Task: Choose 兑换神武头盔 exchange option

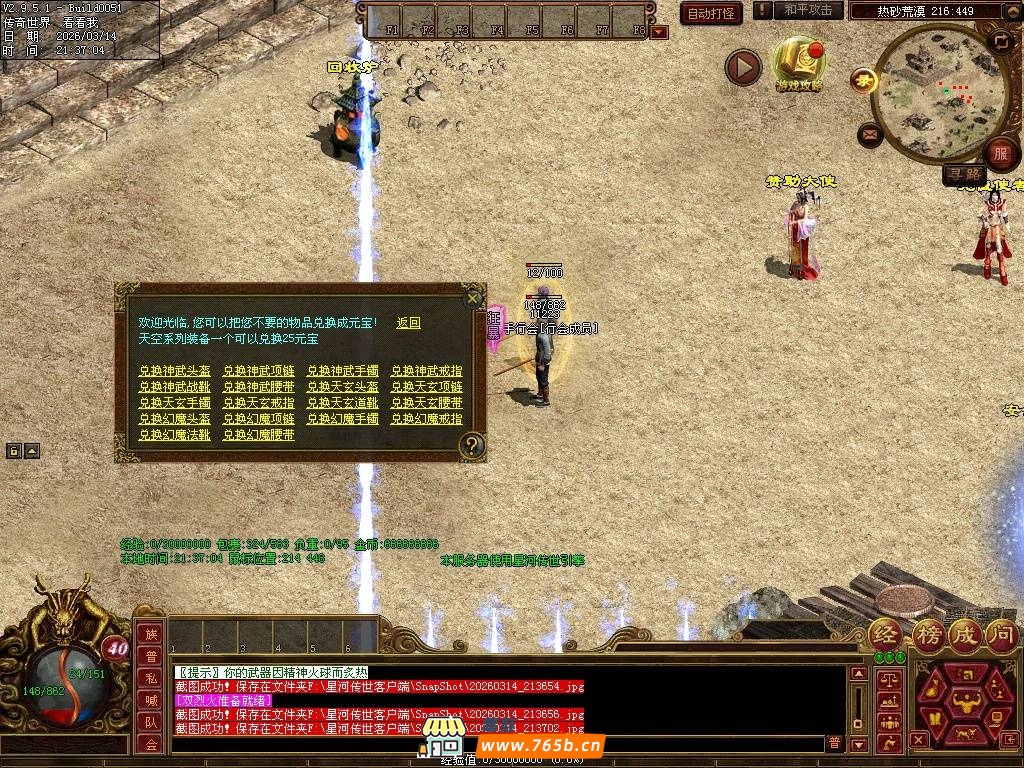Action: tap(167, 371)
